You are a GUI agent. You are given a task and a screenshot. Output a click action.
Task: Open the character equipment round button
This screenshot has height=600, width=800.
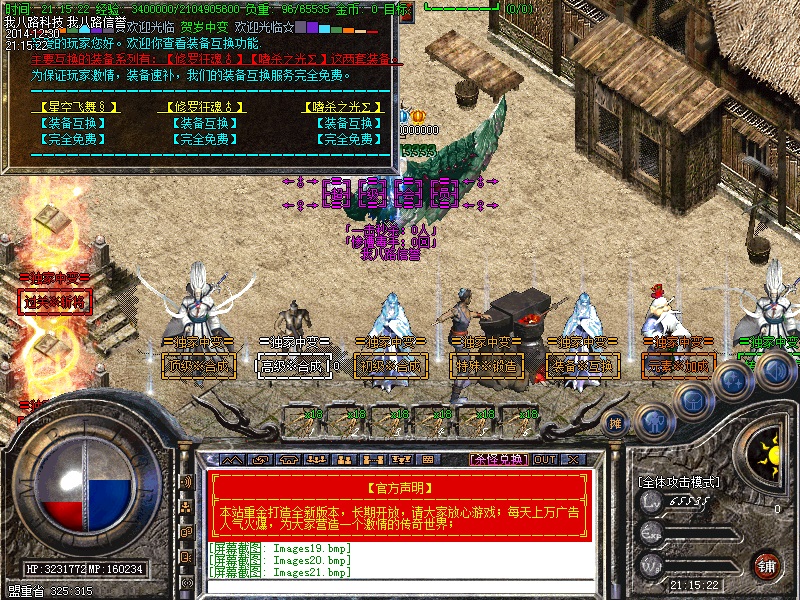(x=656, y=421)
